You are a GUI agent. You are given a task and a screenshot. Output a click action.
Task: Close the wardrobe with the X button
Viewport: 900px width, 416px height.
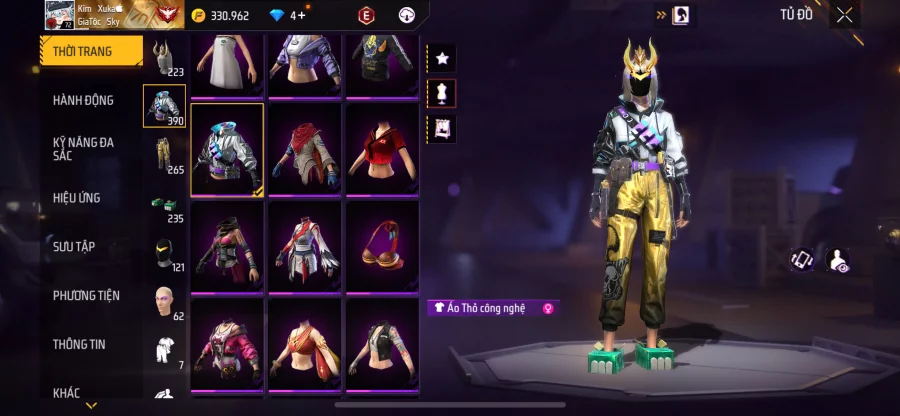[845, 15]
